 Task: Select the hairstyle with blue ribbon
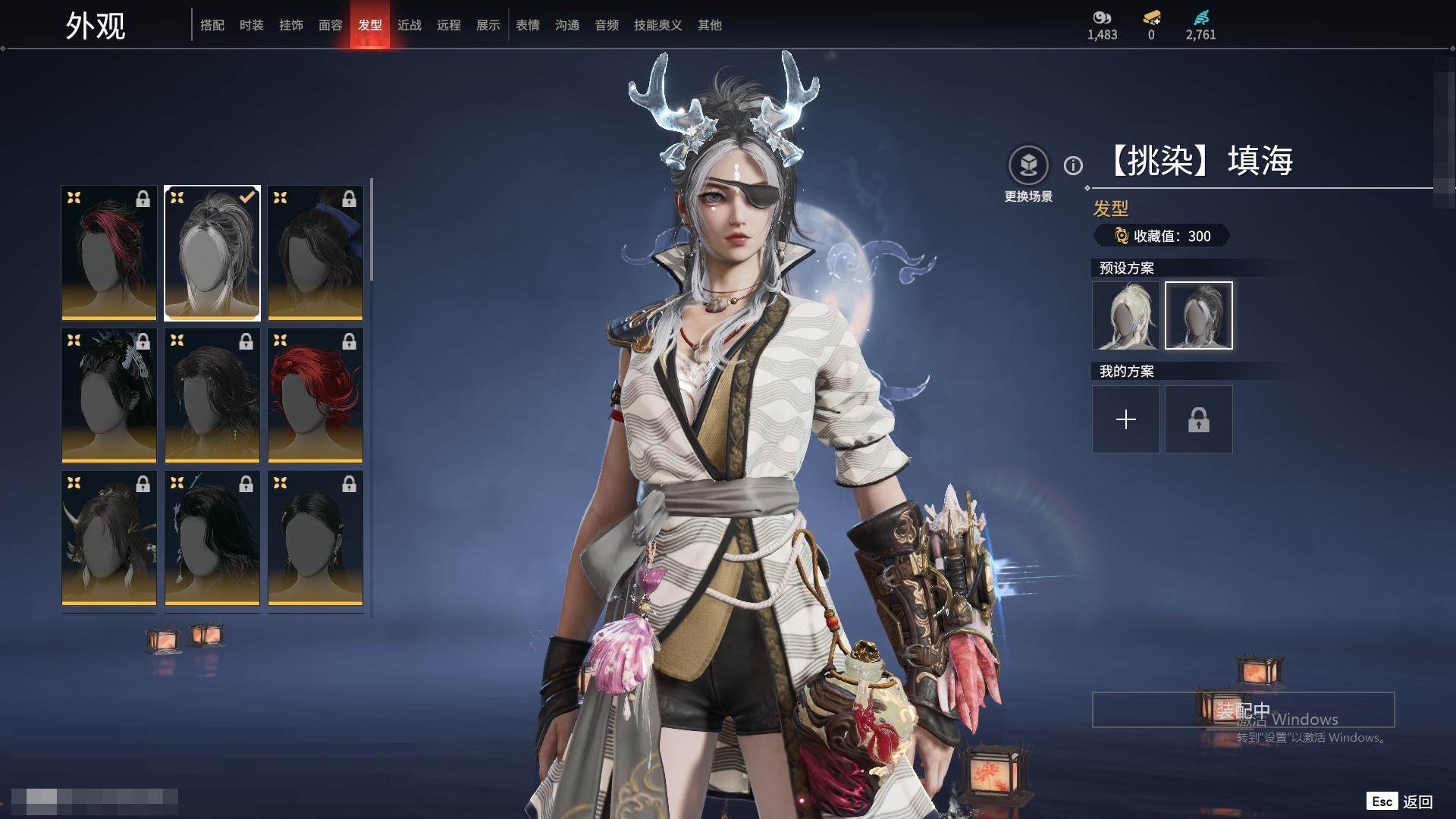pos(315,253)
